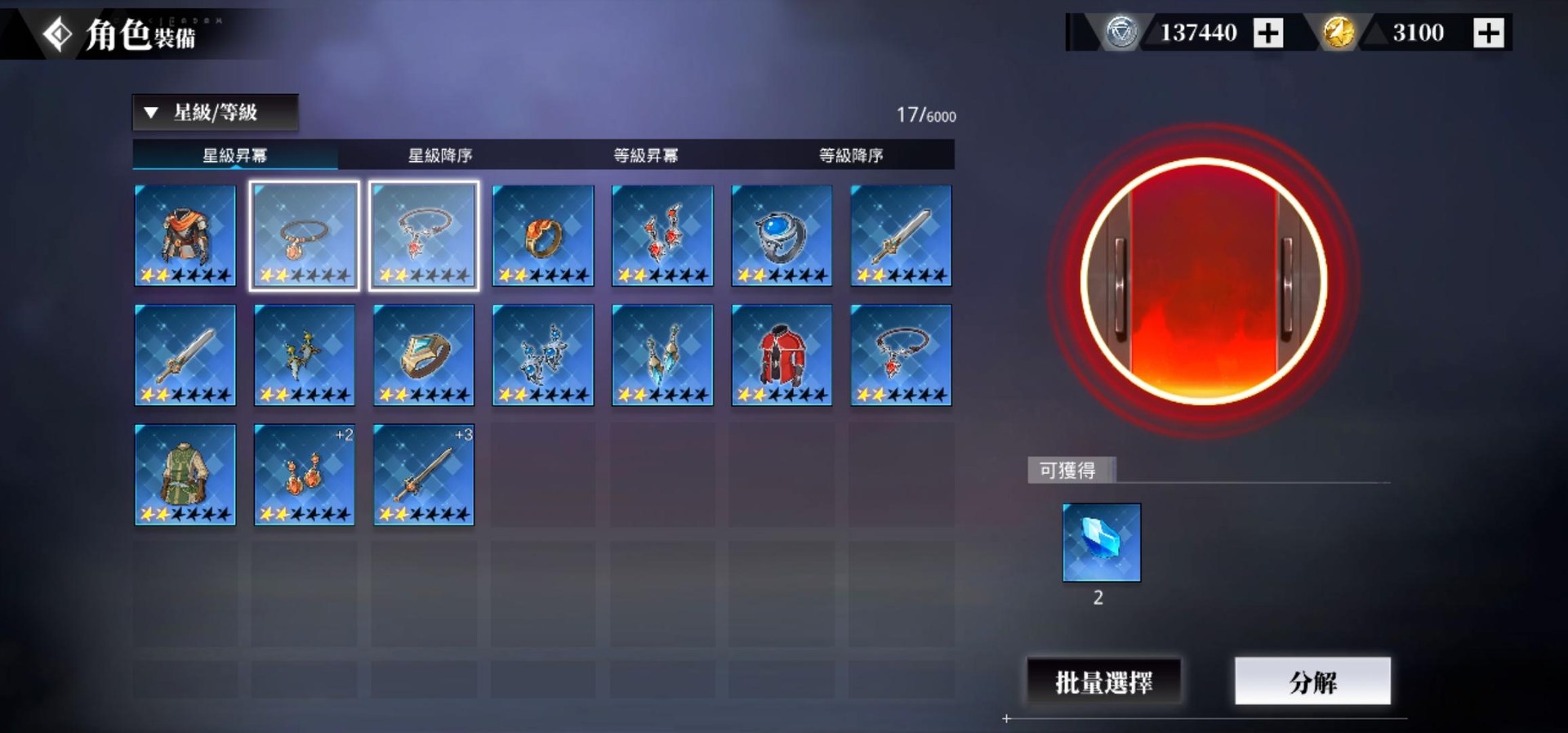The width and height of the screenshot is (1568, 733).
Task: Deselect the highlighted red gem necklace
Action: (x=424, y=235)
